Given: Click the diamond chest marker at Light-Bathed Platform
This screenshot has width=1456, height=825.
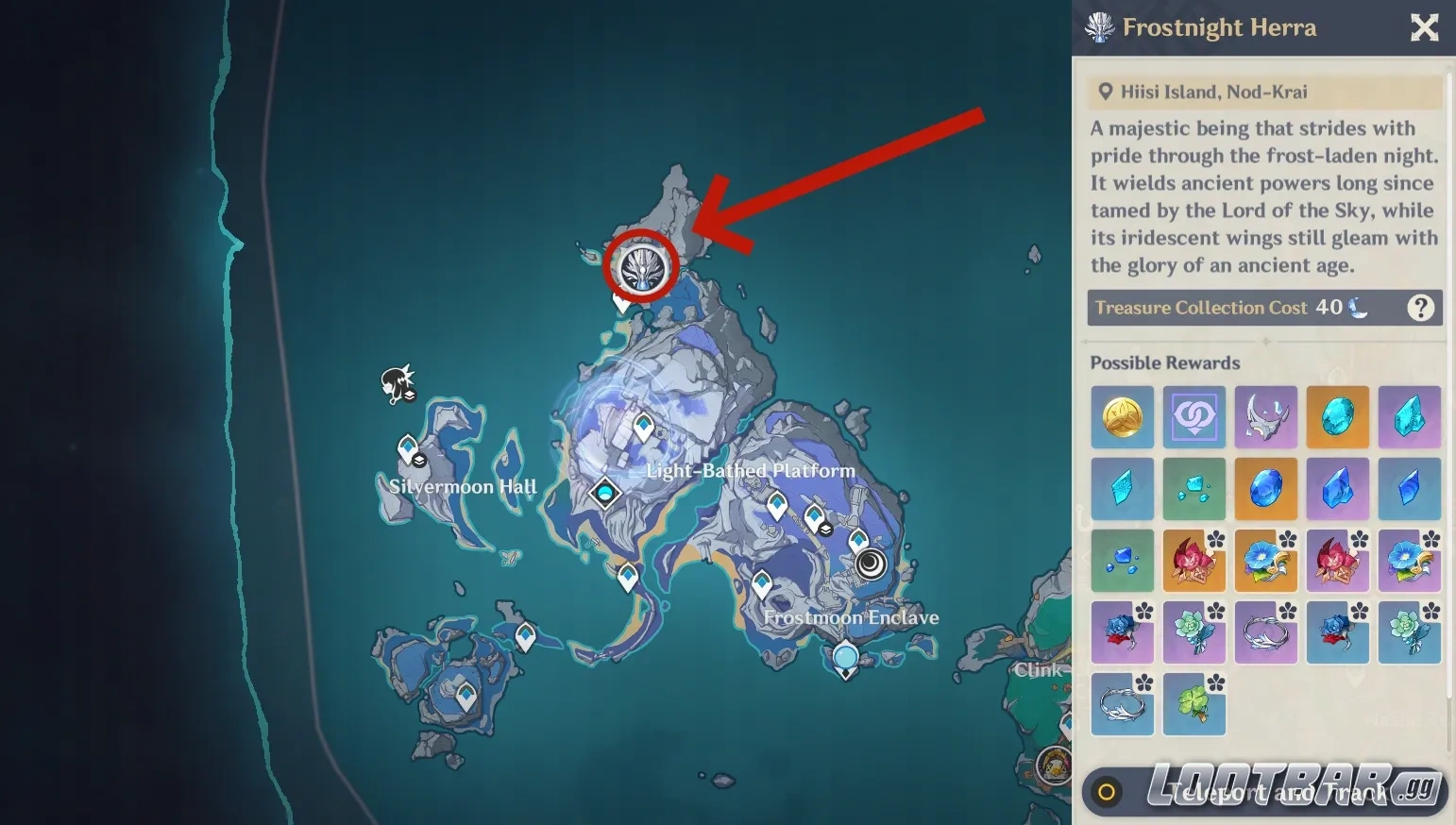Looking at the screenshot, I should point(605,492).
